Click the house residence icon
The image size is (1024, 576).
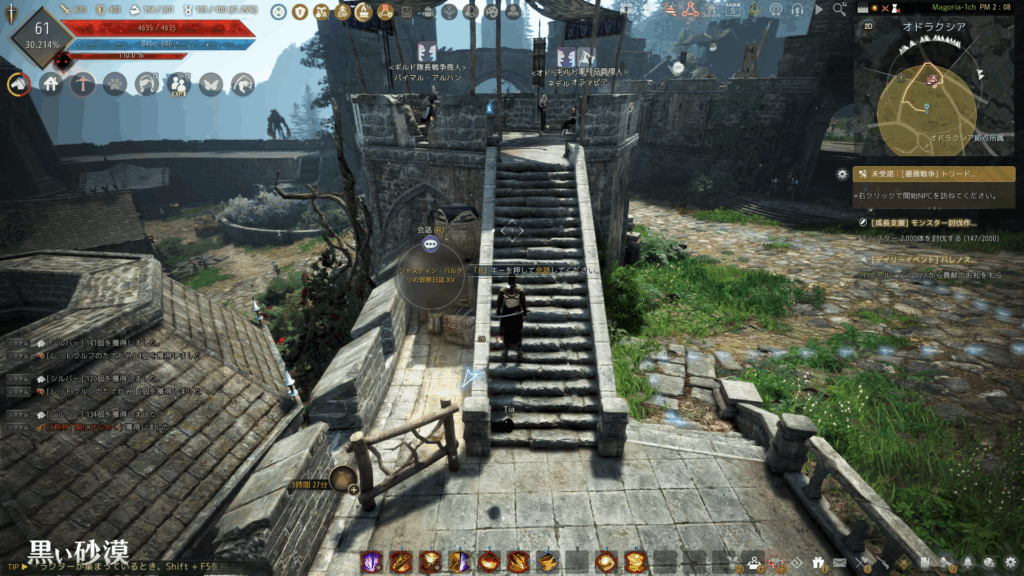[x=51, y=85]
